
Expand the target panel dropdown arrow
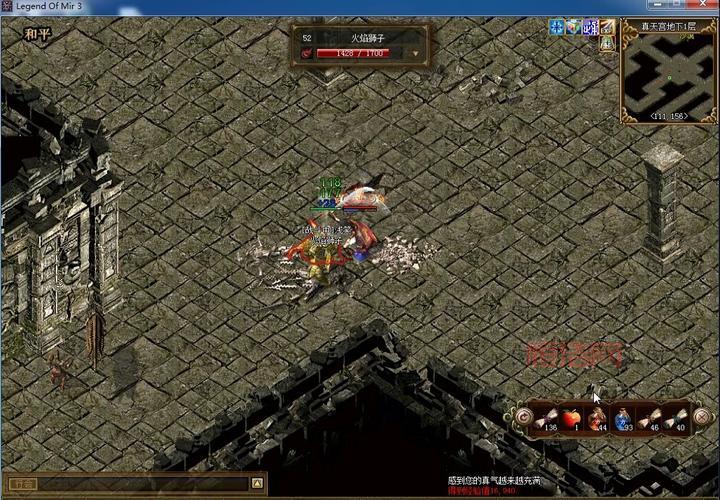tap(415, 53)
